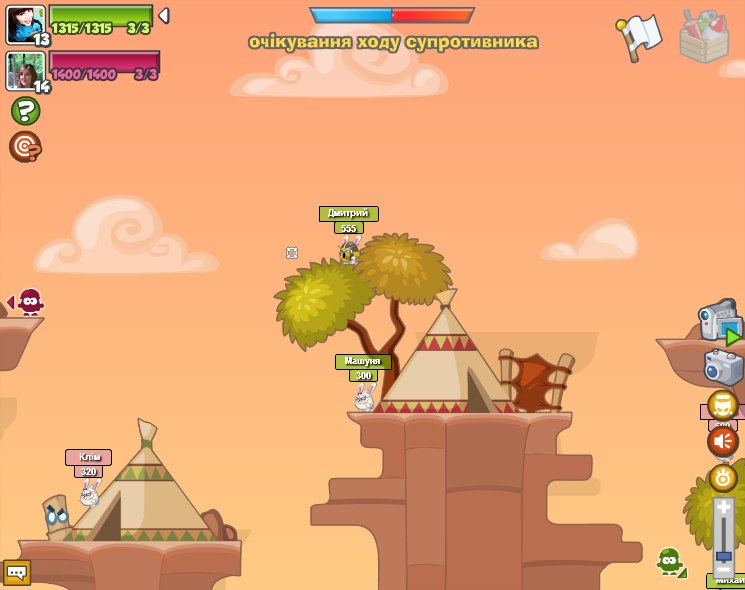This screenshot has width=745, height=590.
Task: Select the level 14 opponent avatar
Action: tap(24, 70)
